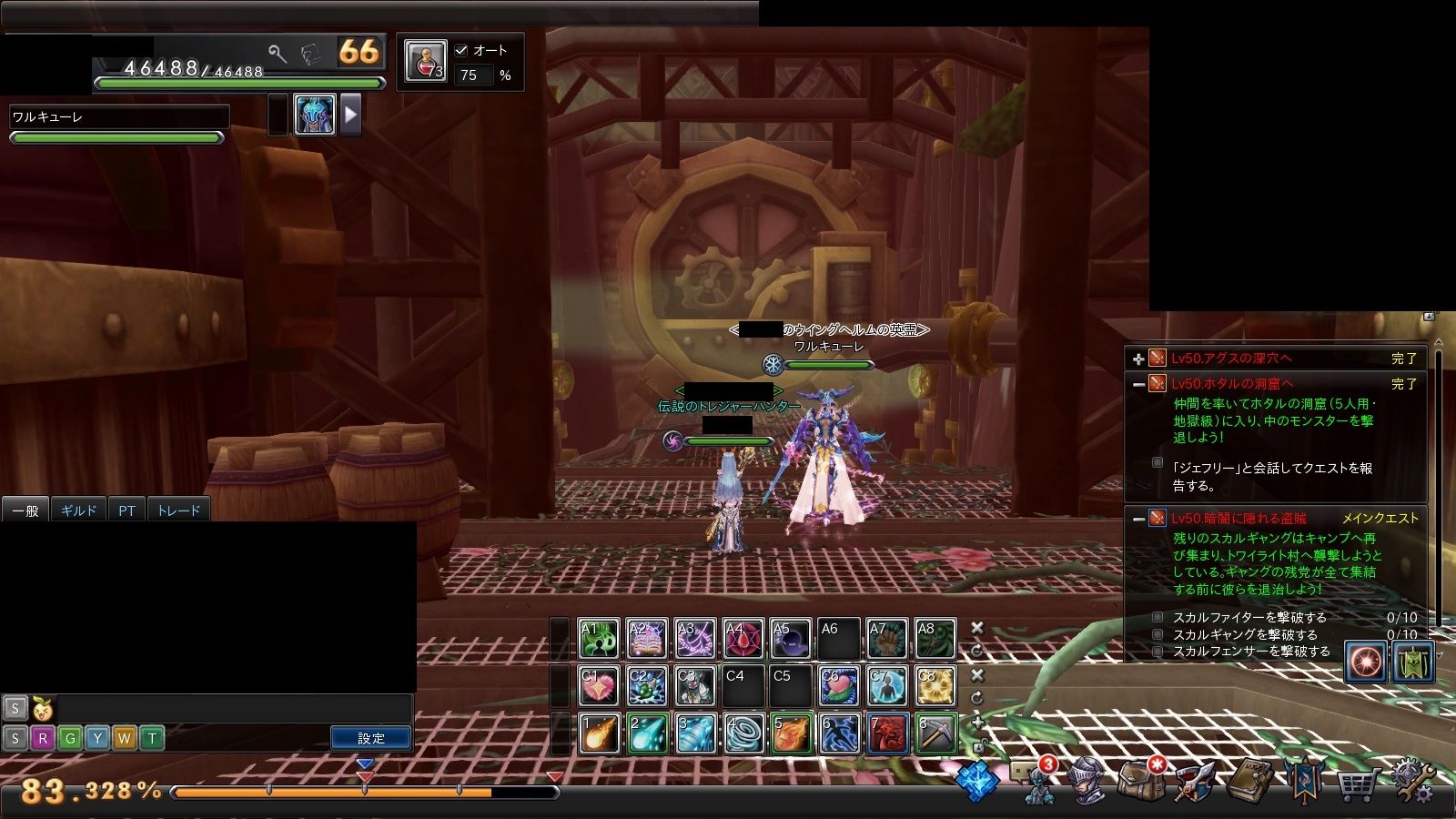Image resolution: width=1456 pixels, height=819 pixels.
Task: Open the shopping cart store
Action: click(x=1356, y=783)
